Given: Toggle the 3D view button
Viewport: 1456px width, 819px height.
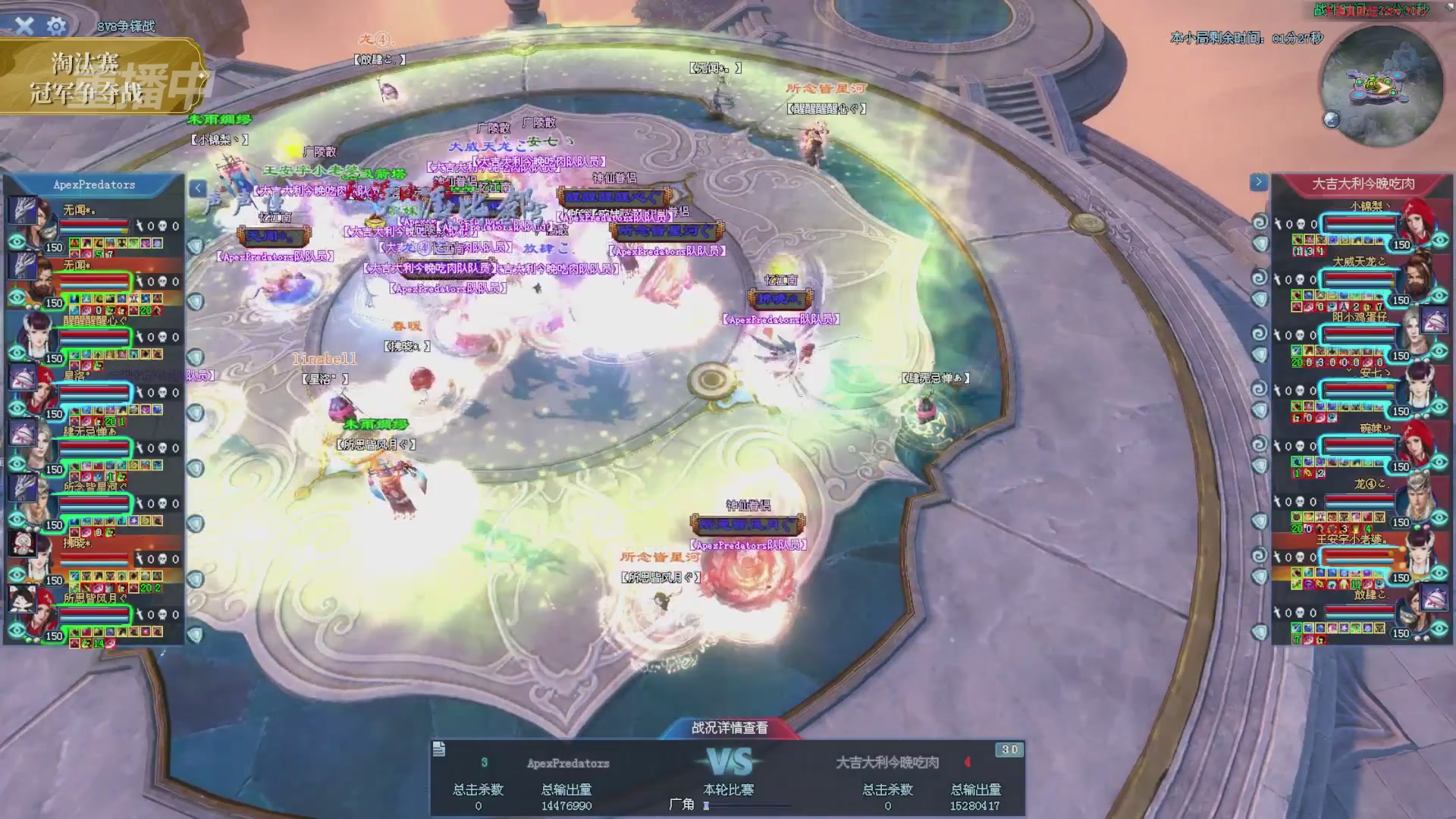Looking at the screenshot, I should coord(1009,749).
